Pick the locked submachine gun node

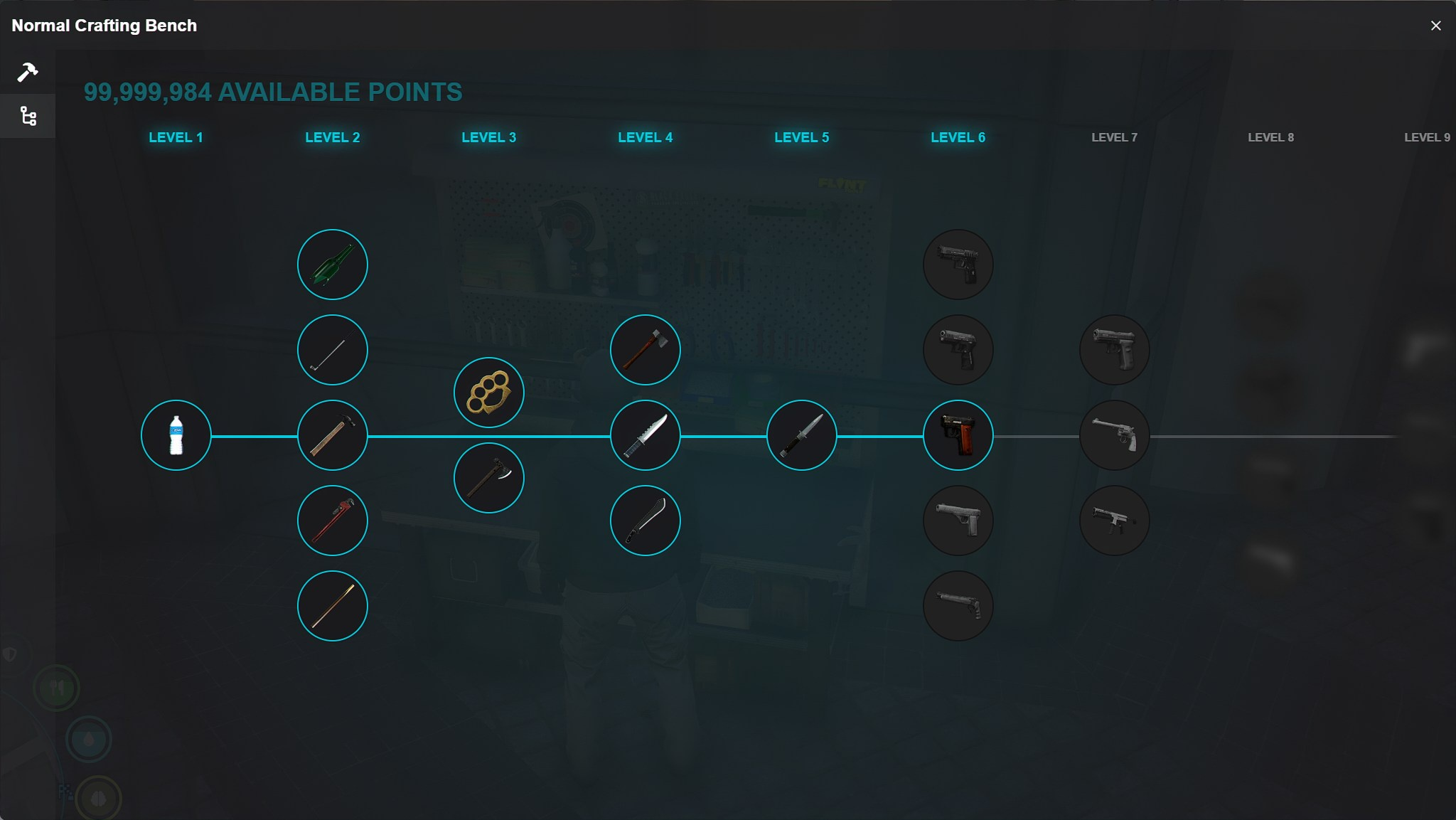click(x=1115, y=521)
